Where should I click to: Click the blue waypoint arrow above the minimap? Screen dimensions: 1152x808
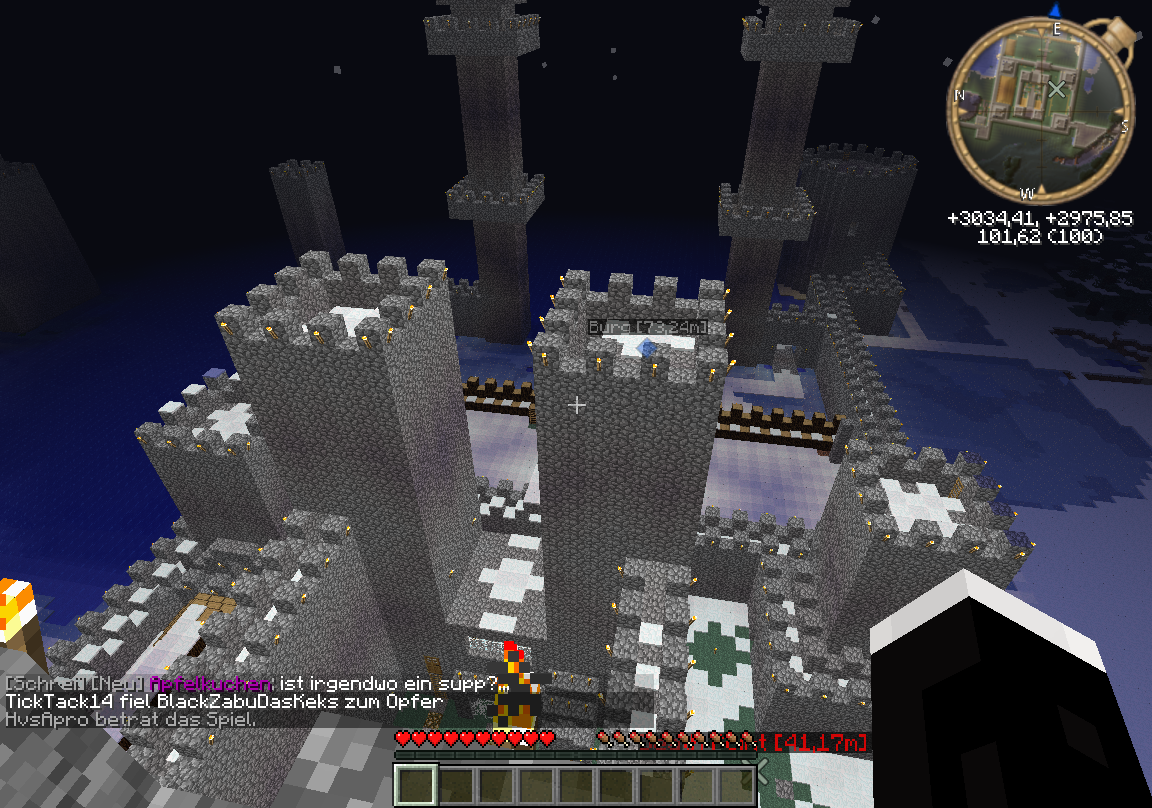[x=1056, y=10]
